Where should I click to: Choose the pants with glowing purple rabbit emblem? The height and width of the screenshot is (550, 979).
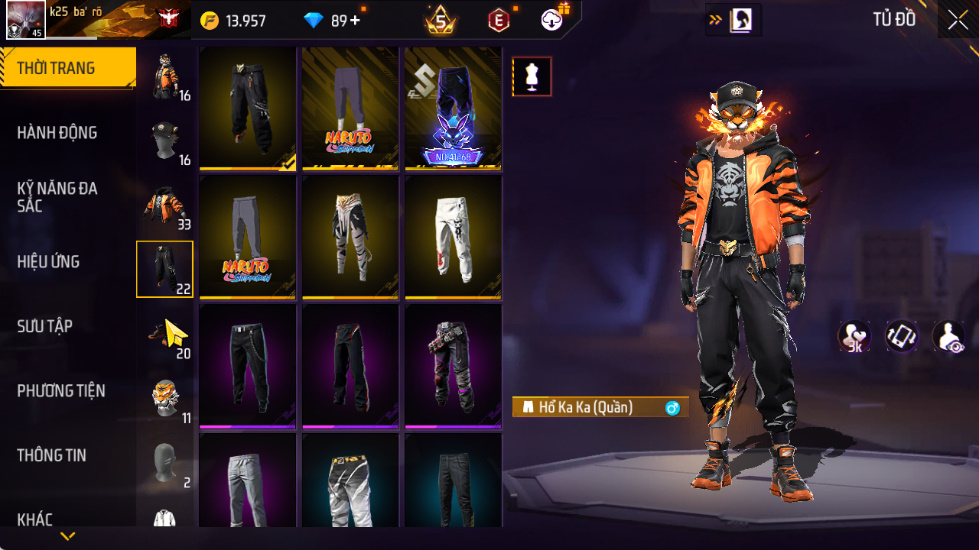click(x=453, y=107)
